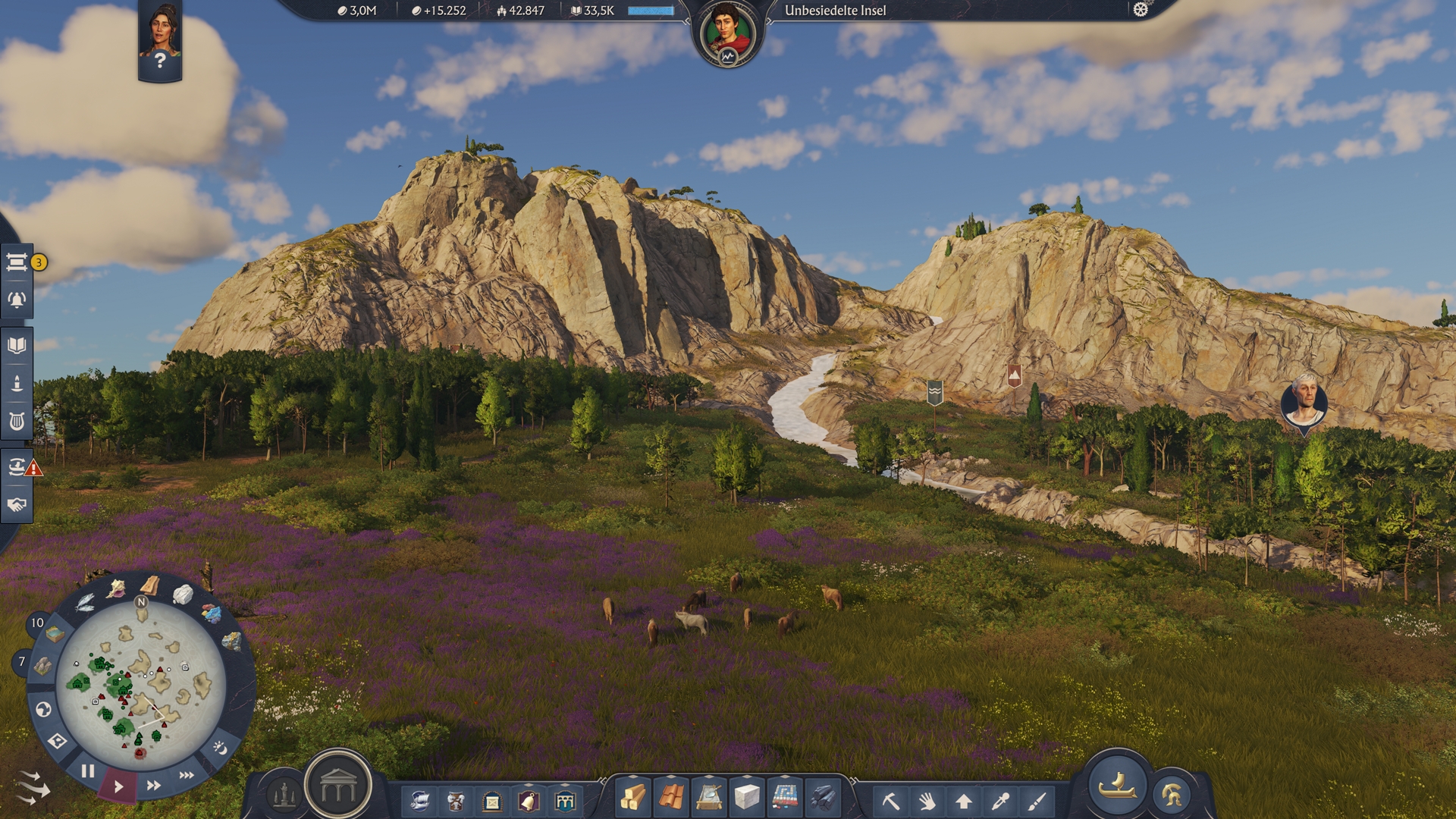1456x819 pixels.
Task: Pause the game speed
Action: point(88,771)
